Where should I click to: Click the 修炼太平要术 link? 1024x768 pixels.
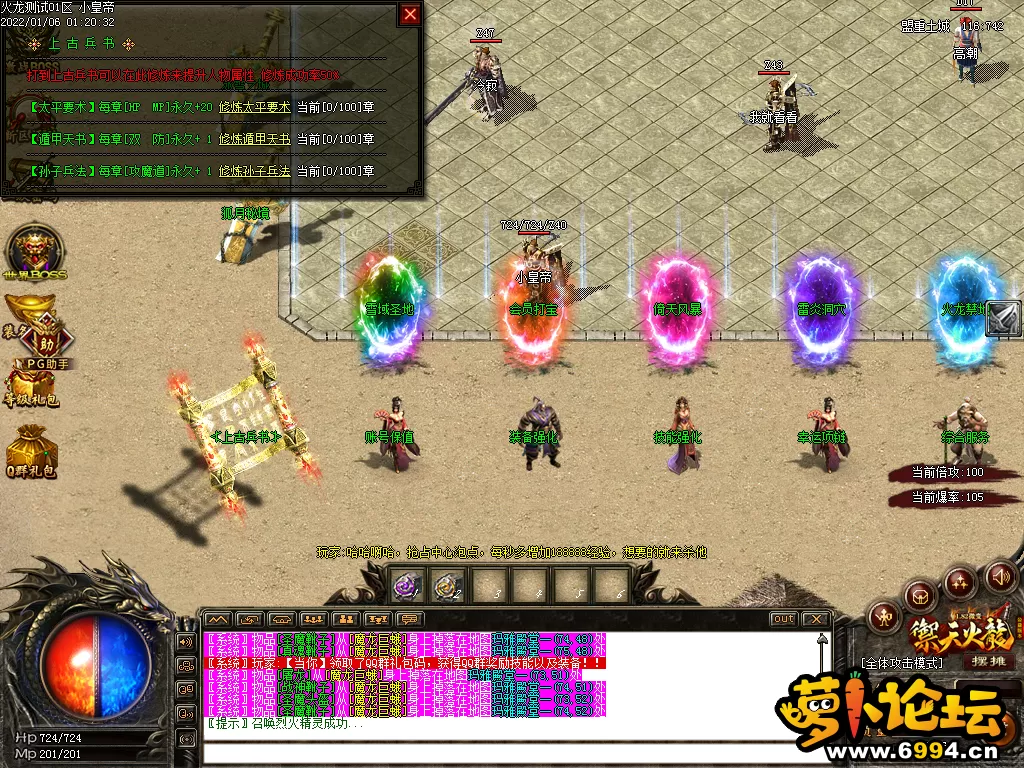click(254, 107)
